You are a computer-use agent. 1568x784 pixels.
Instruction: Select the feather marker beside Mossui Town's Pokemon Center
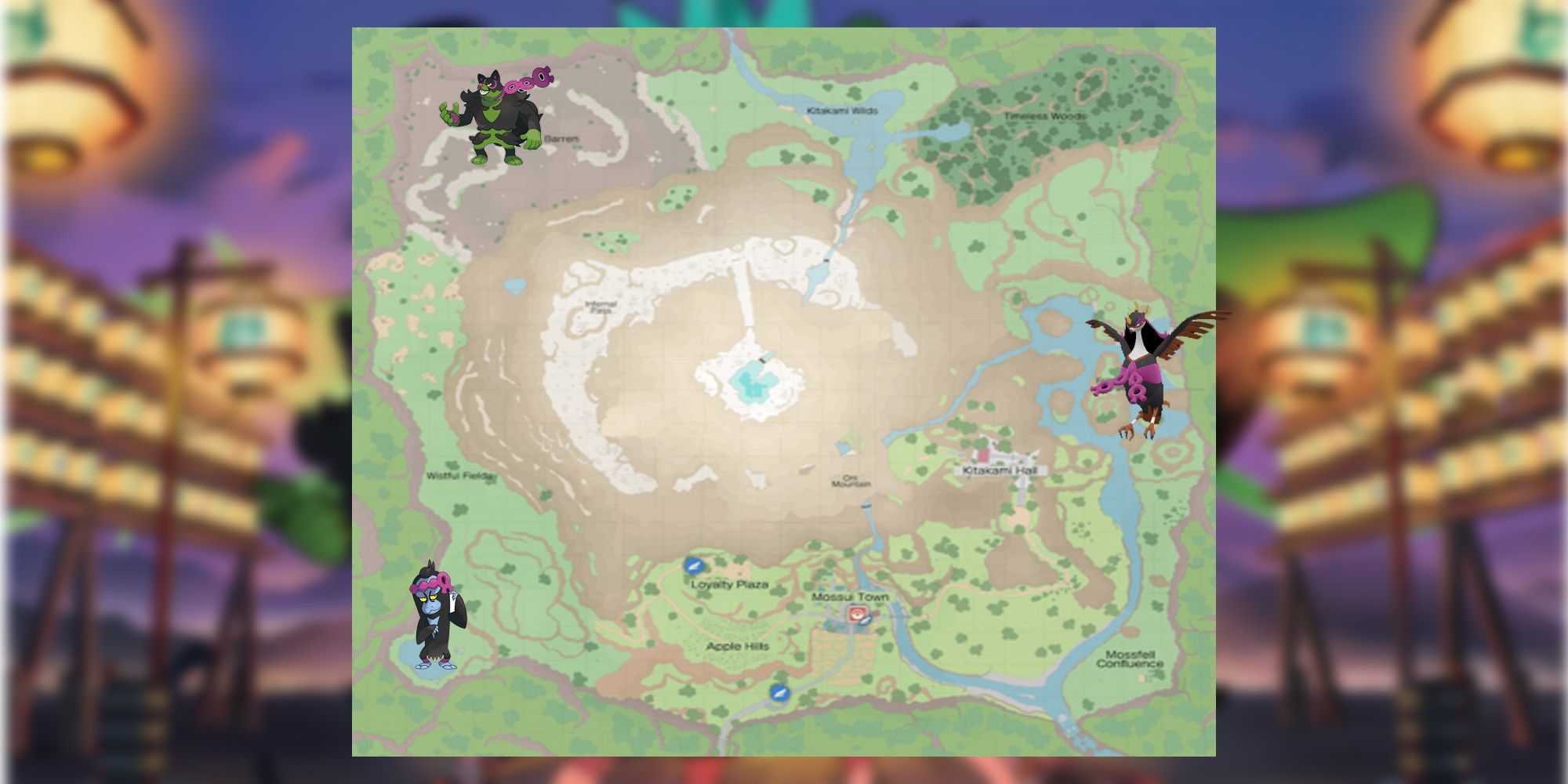(x=866, y=620)
